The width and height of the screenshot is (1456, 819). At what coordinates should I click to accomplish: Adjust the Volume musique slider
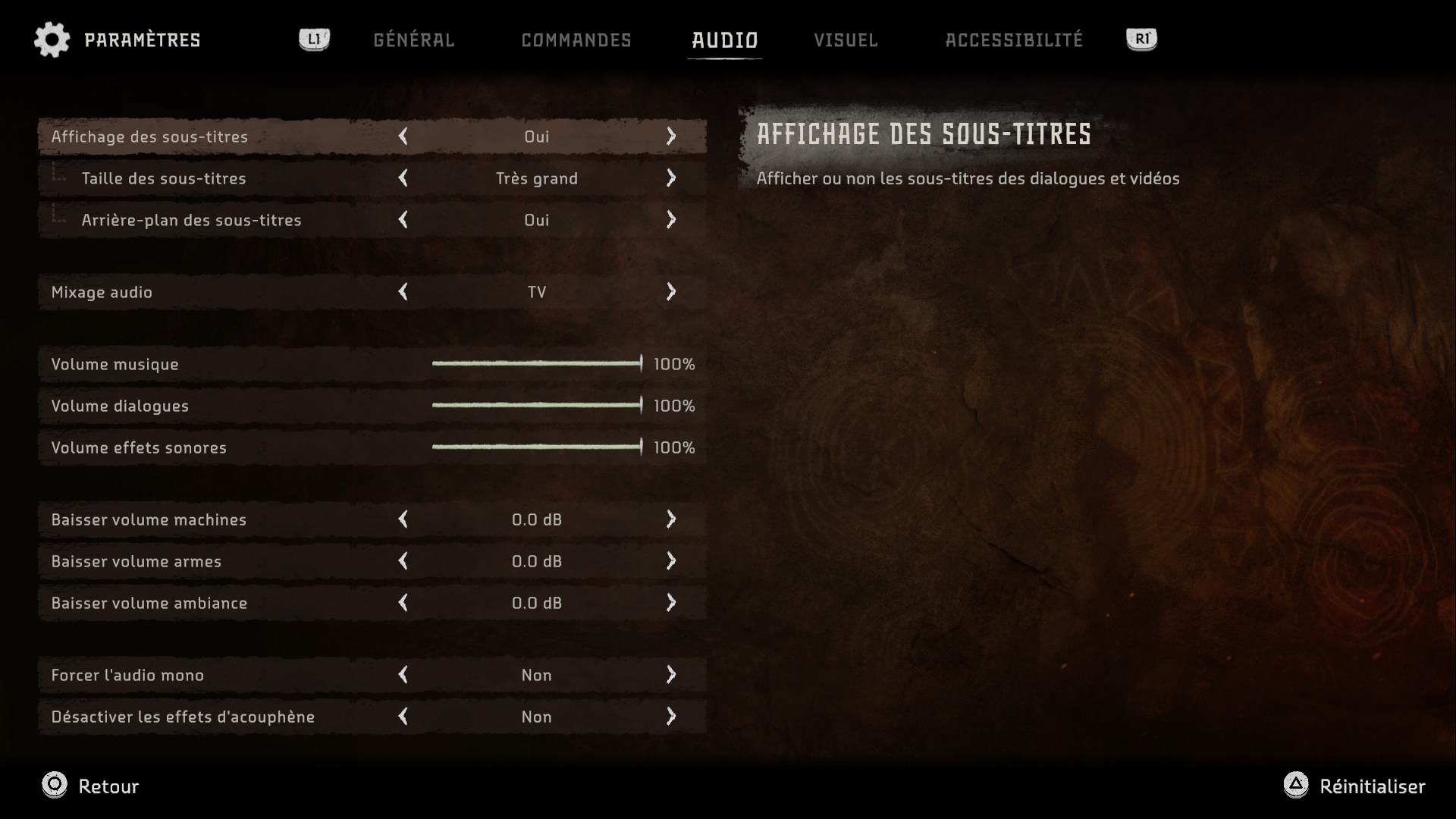coord(537,364)
